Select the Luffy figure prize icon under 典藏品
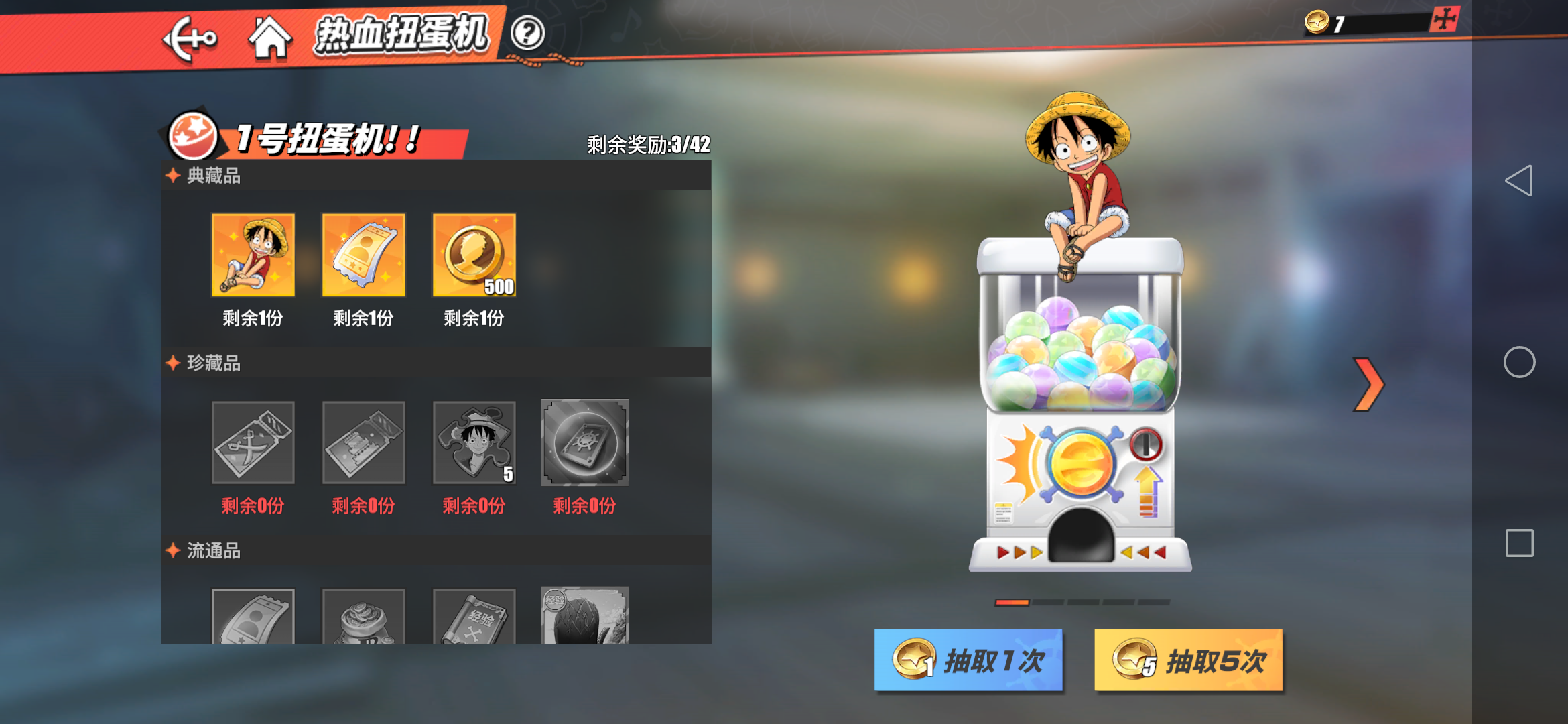The width and height of the screenshot is (1568, 724). pyautogui.click(x=253, y=255)
